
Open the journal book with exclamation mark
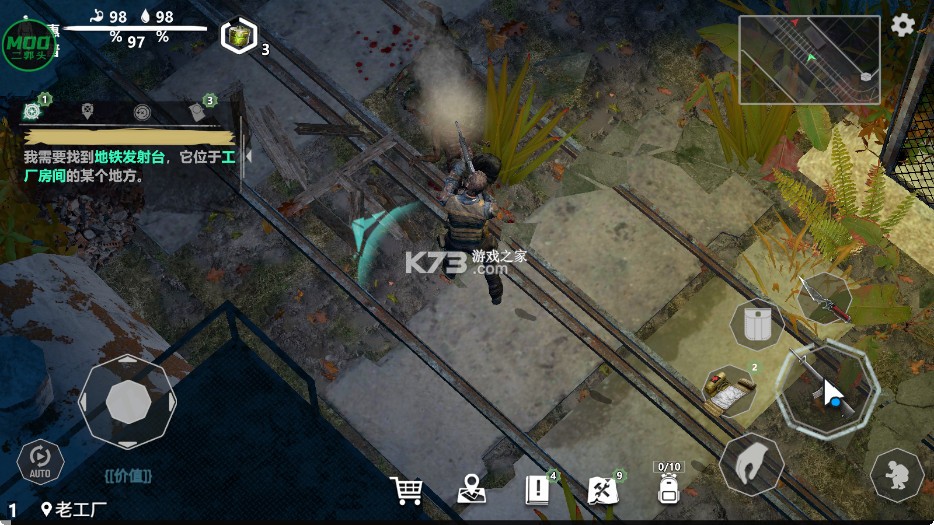click(538, 489)
